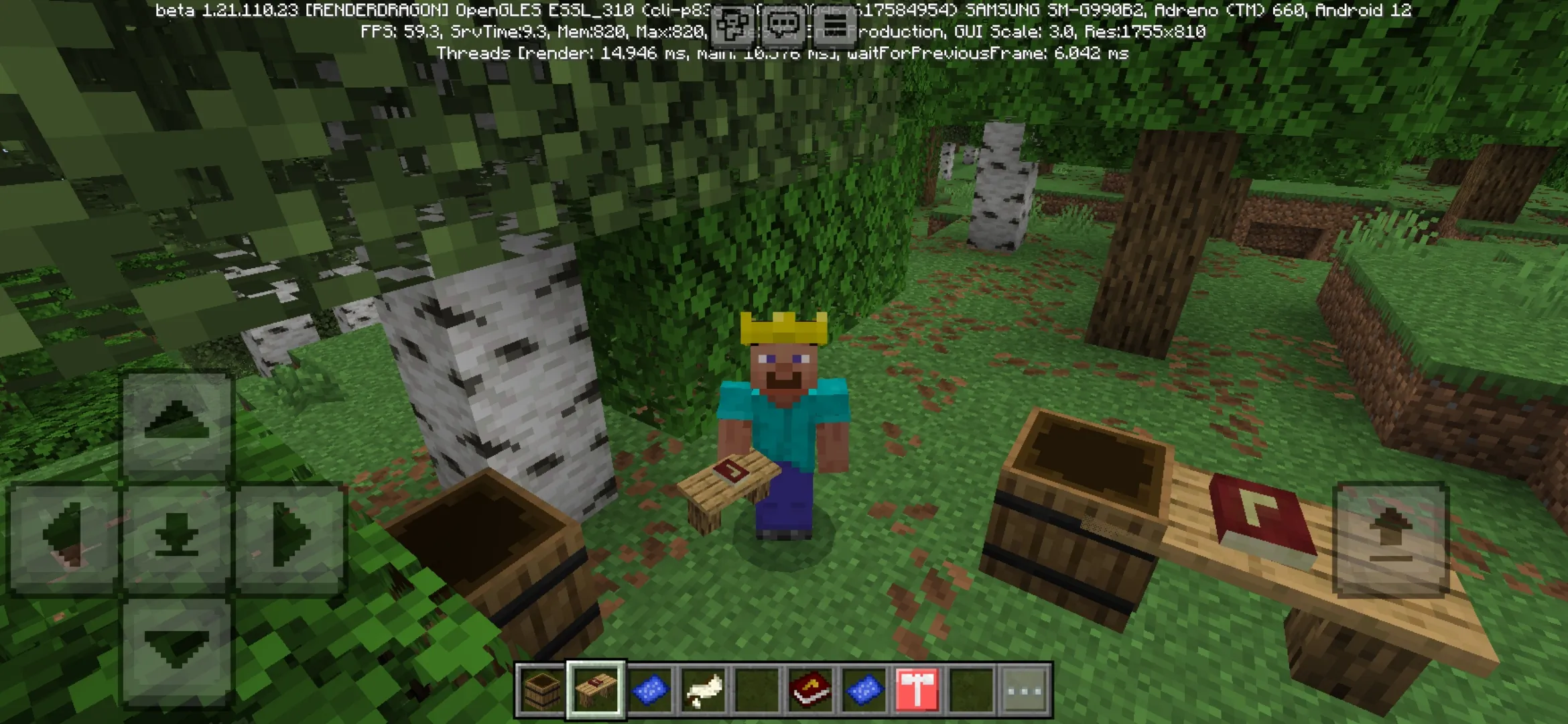Image resolution: width=1568 pixels, height=724 pixels.
Task: Select the red block with white T
Action: tap(917, 690)
